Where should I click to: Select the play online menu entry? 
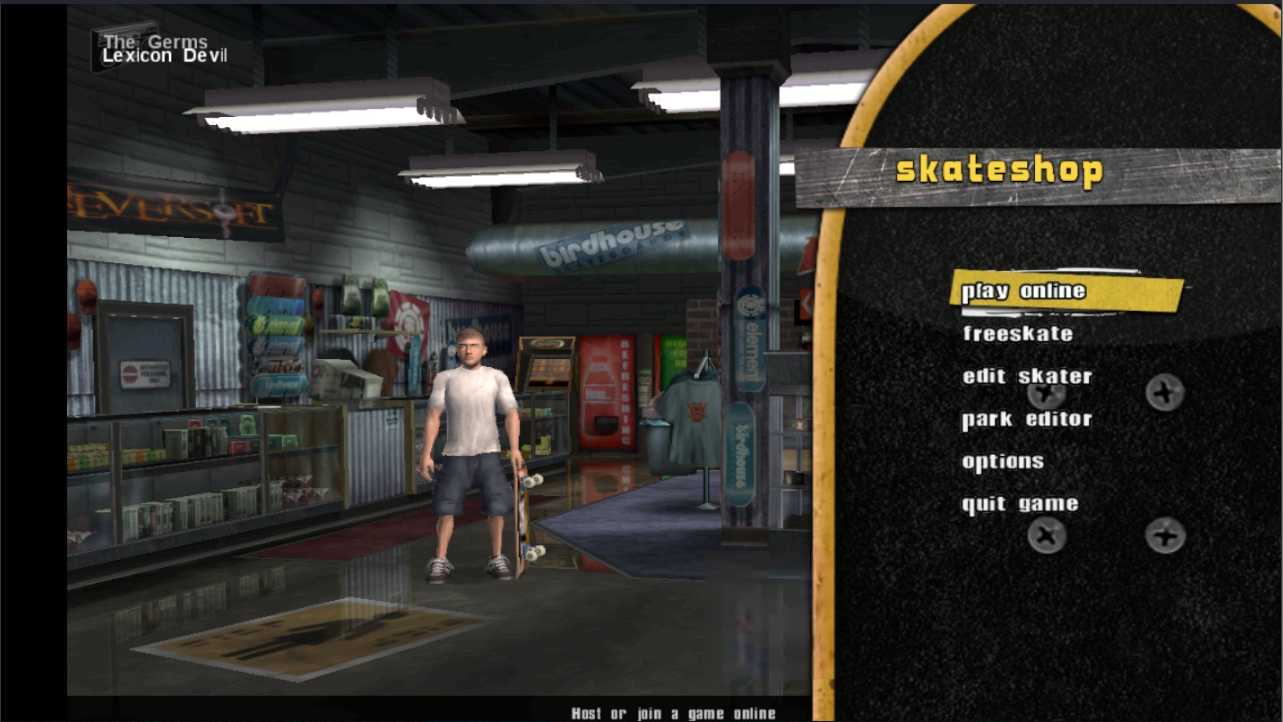tap(1023, 291)
